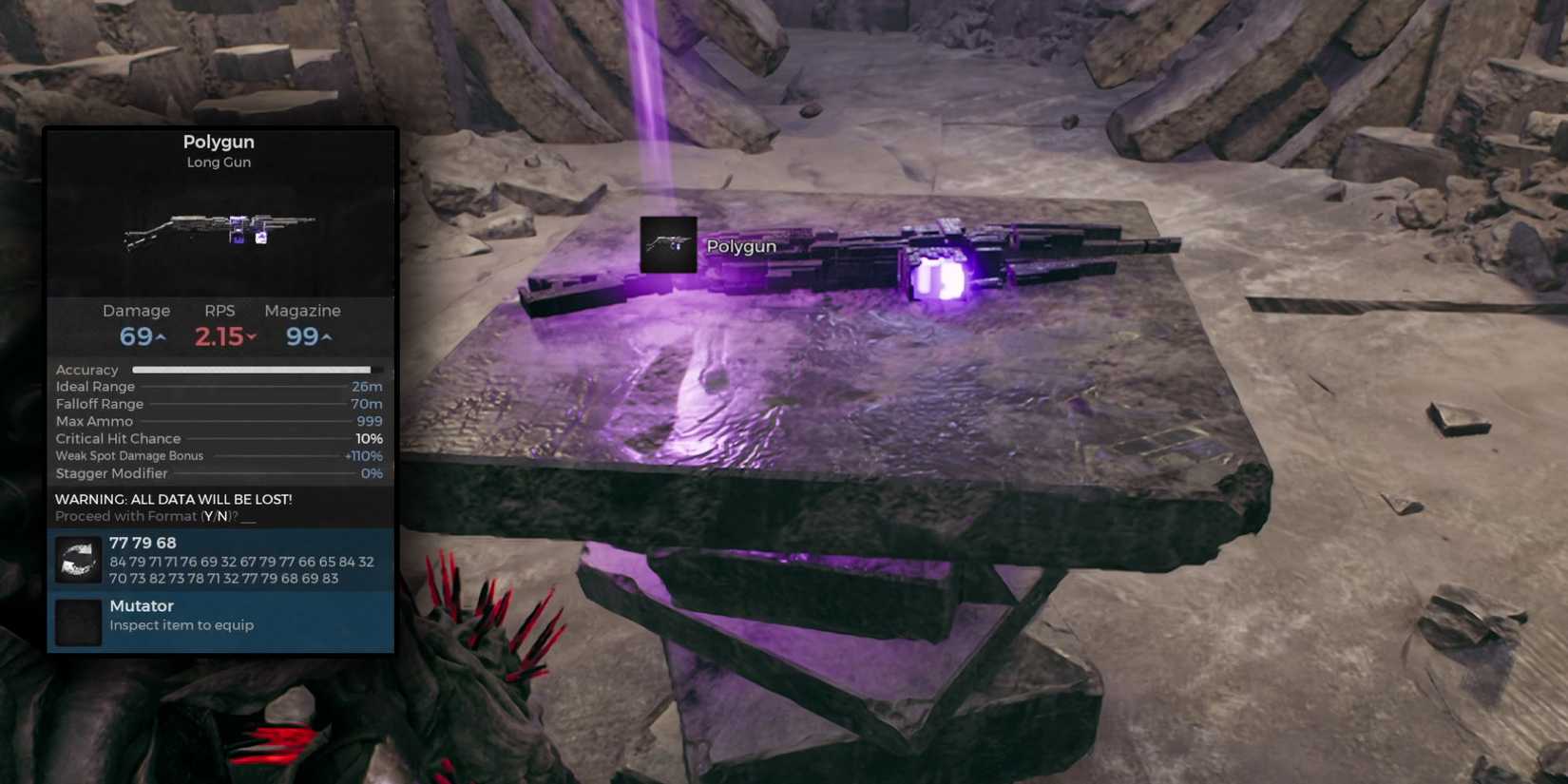Click the Inspect item to equip link
The width and height of the screenshot is (1568, 784).
[182, 624]
